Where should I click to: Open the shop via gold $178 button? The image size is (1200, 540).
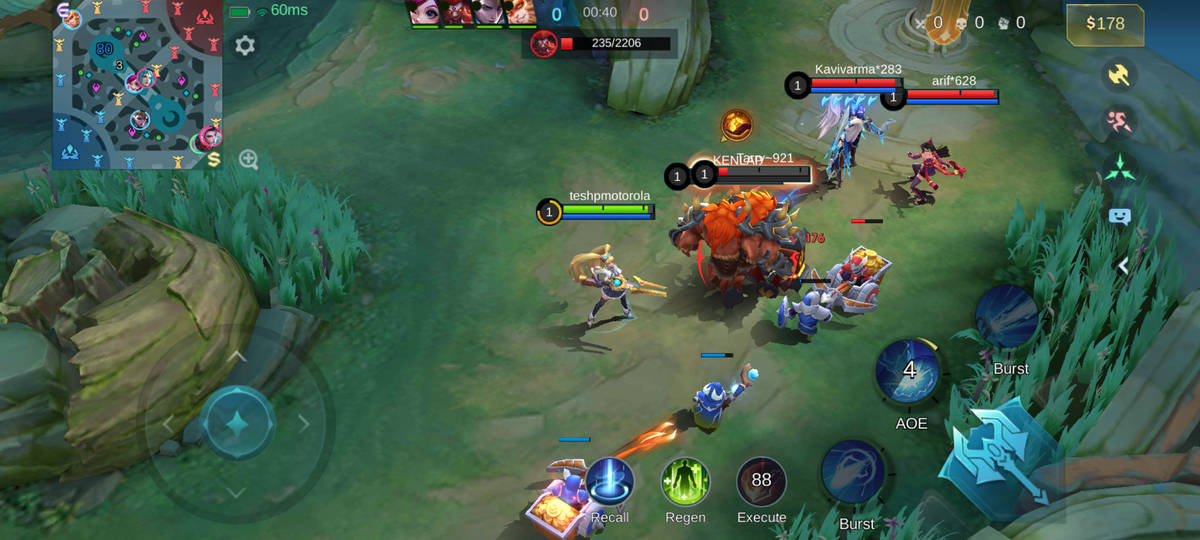coord(1104,24)
